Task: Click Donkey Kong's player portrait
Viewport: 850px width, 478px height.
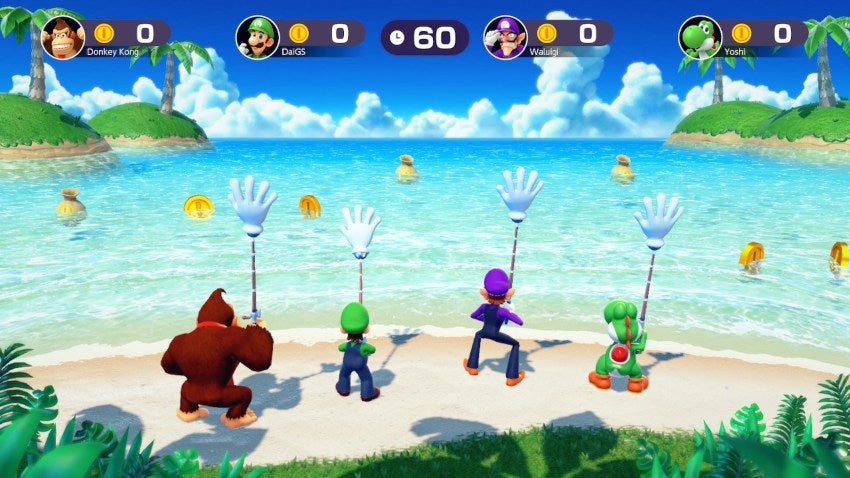Action: pyautogui.click(x=63, y=37)
